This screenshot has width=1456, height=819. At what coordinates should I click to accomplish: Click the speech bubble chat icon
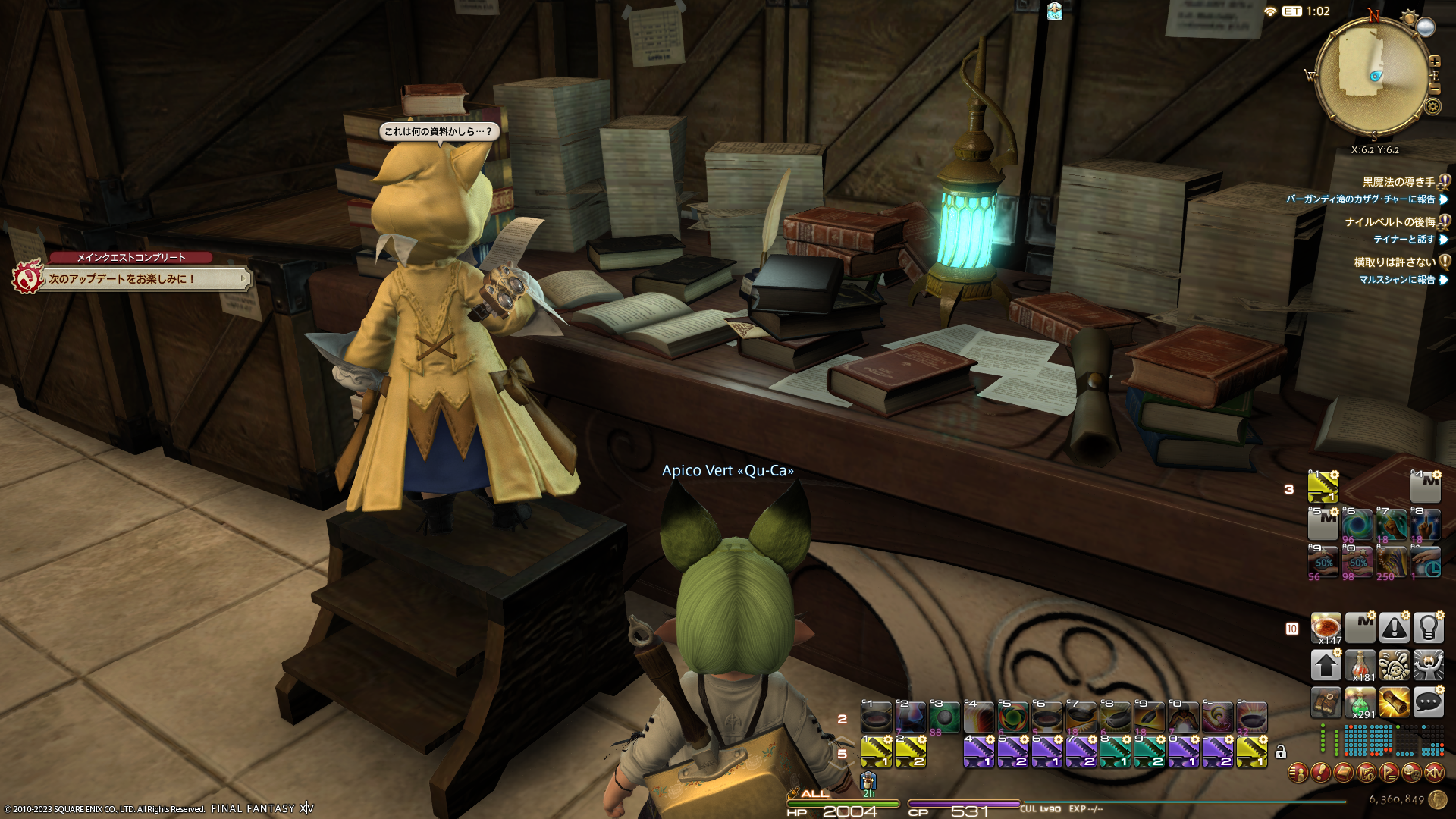1428,702
